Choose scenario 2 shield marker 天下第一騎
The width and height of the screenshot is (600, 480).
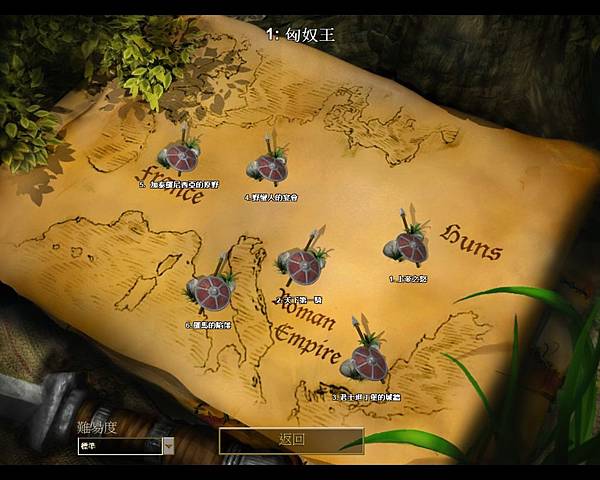click(x=302, y=267)
